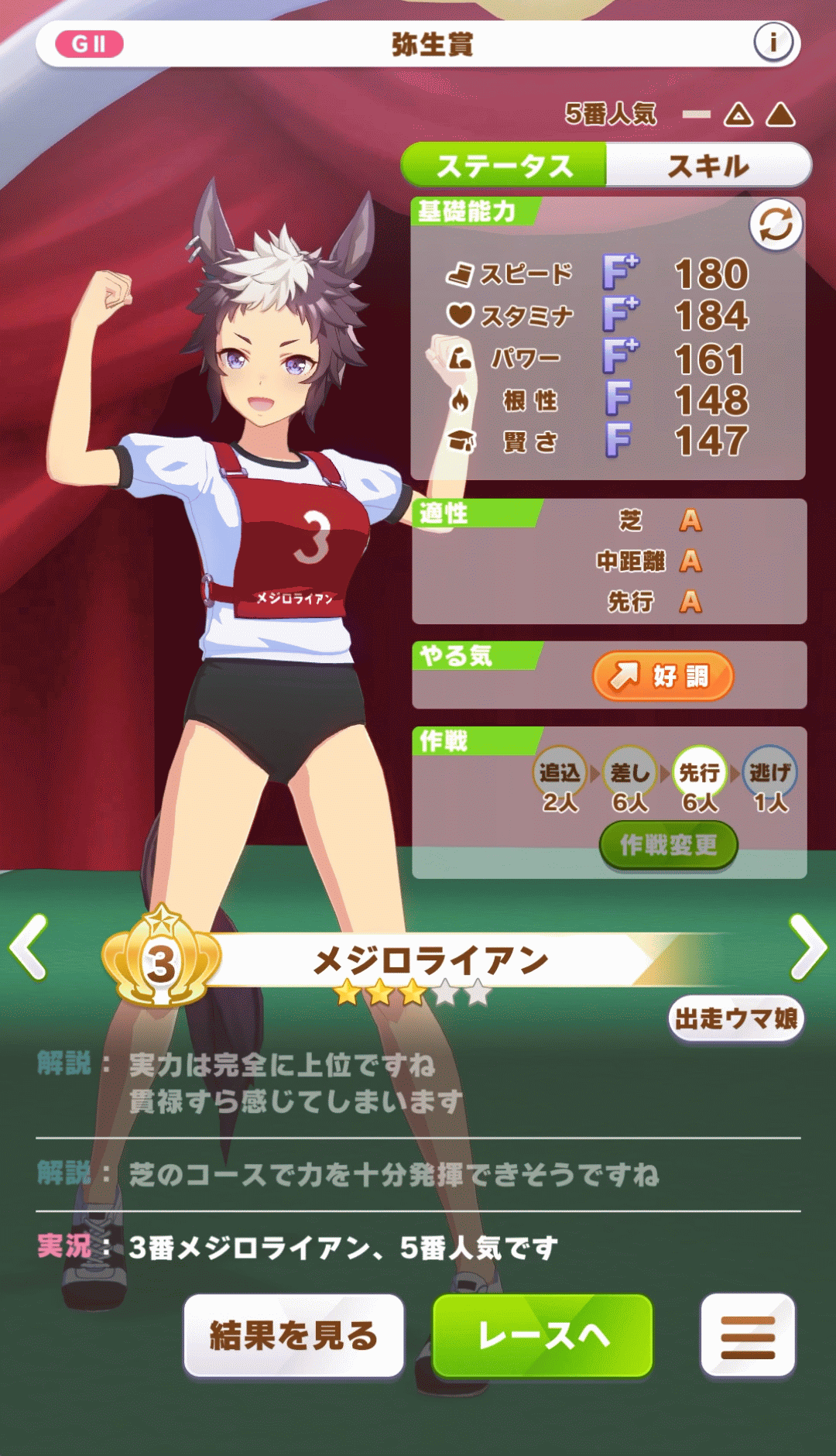Select the ステータス tab

[x=504, y=165]
